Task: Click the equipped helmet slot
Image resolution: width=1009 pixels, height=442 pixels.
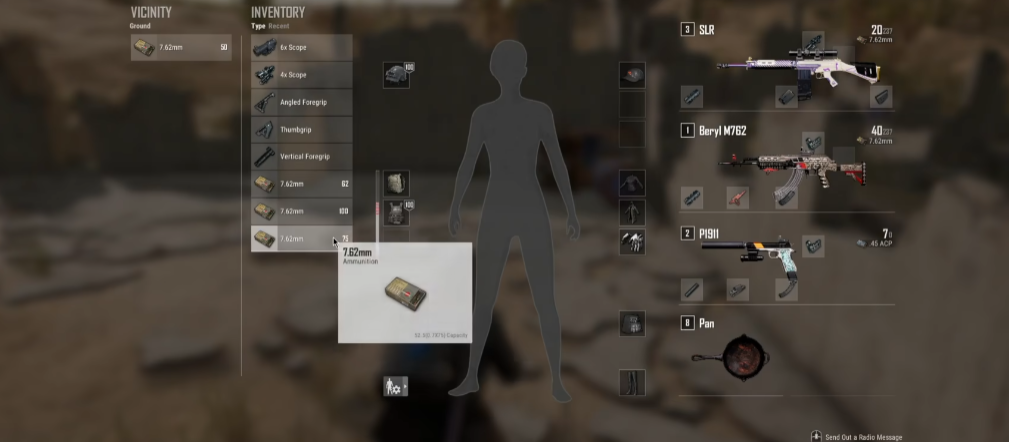Action: tap(396, 75)
